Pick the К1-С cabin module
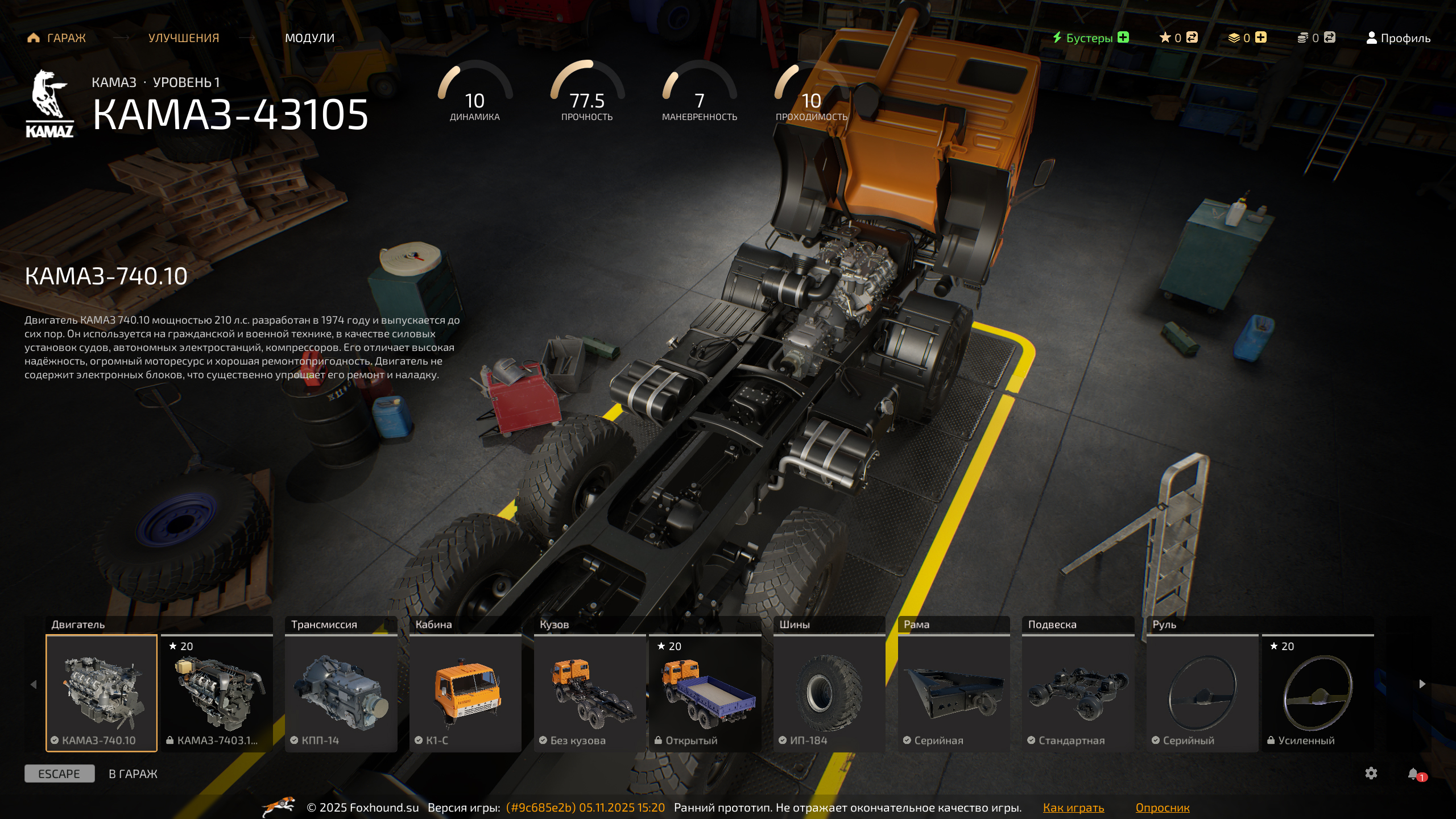The image size is (1456, 819). click(465, 693)
